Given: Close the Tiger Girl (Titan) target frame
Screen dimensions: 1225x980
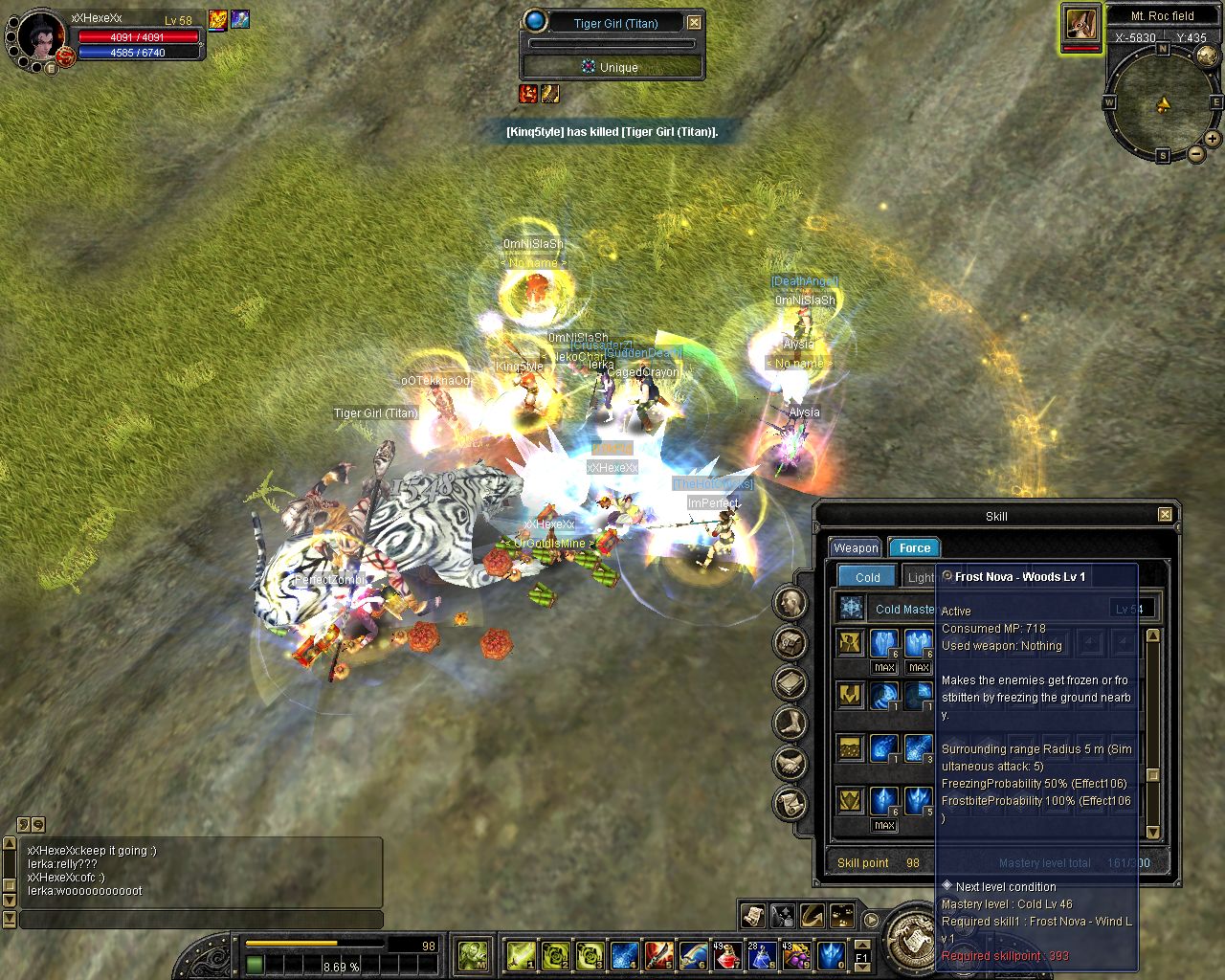Looking at the screenshot, I should [695, 23].
